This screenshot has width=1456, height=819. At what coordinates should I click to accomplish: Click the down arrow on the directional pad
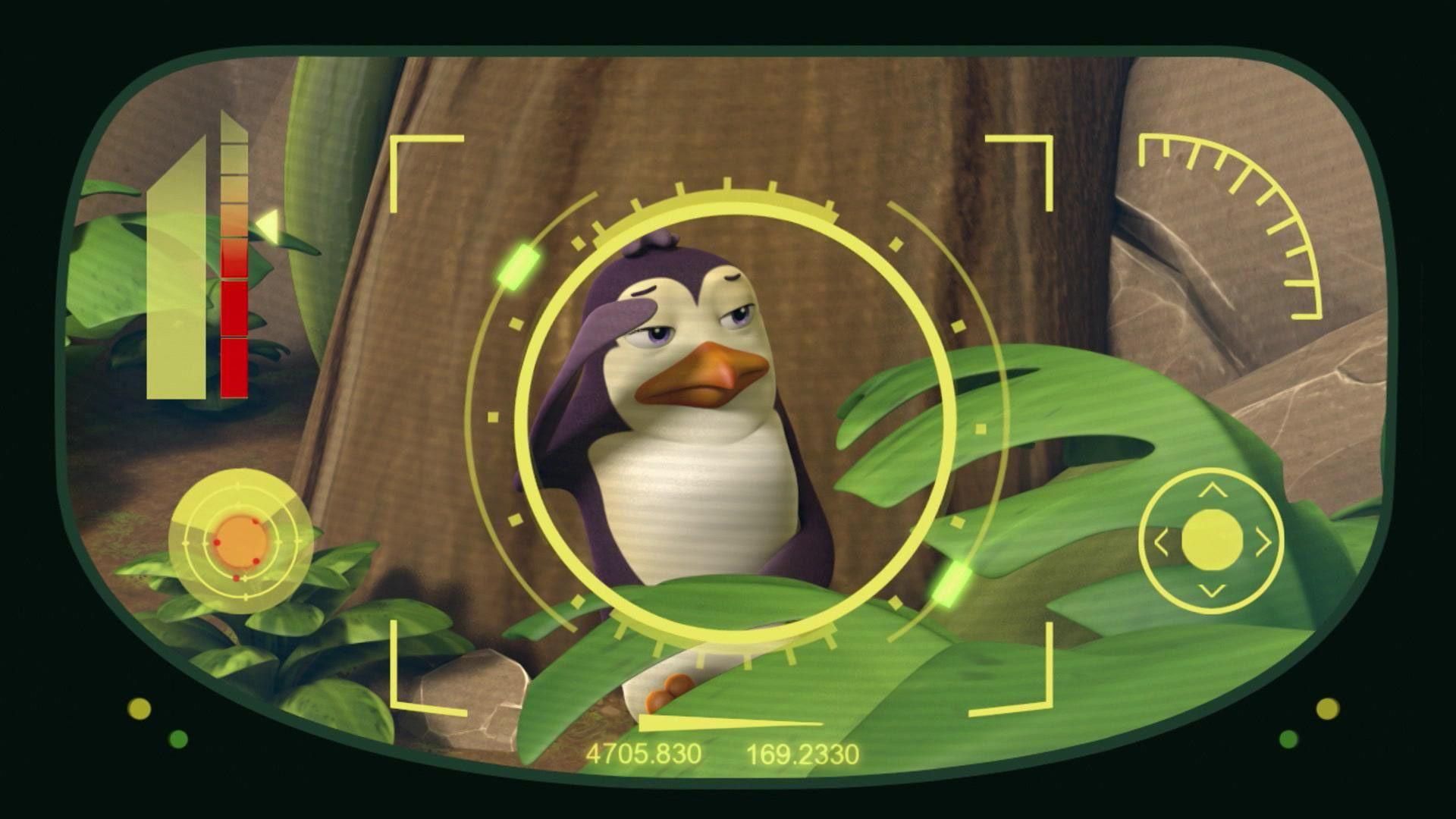pos(1212,590)
